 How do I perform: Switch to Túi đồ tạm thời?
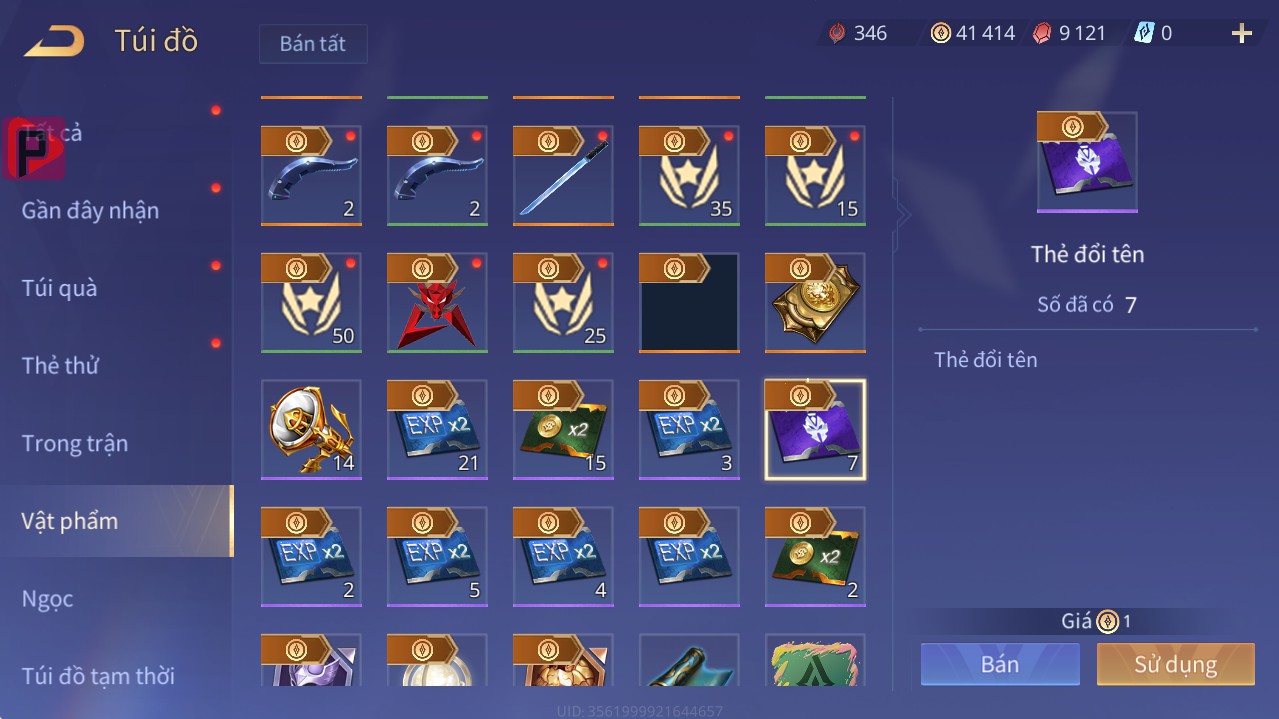(x=98, y=676)
